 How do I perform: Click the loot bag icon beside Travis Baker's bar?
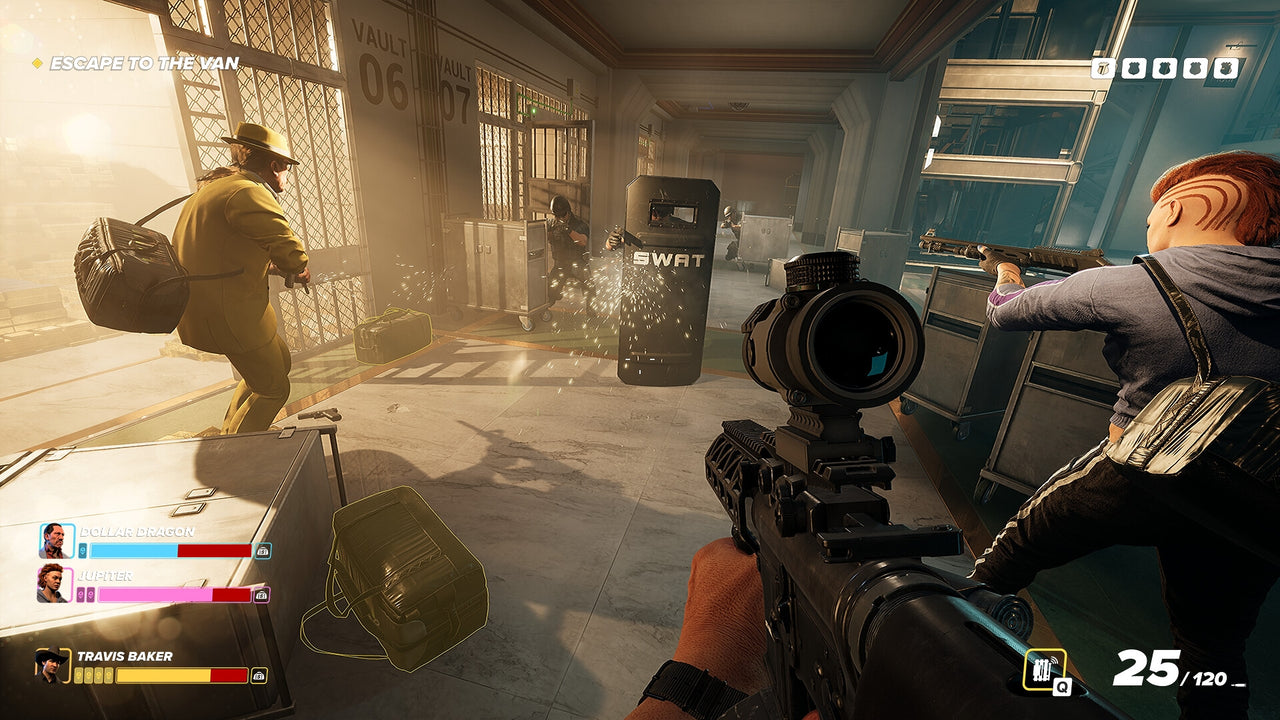click(258, 675)
